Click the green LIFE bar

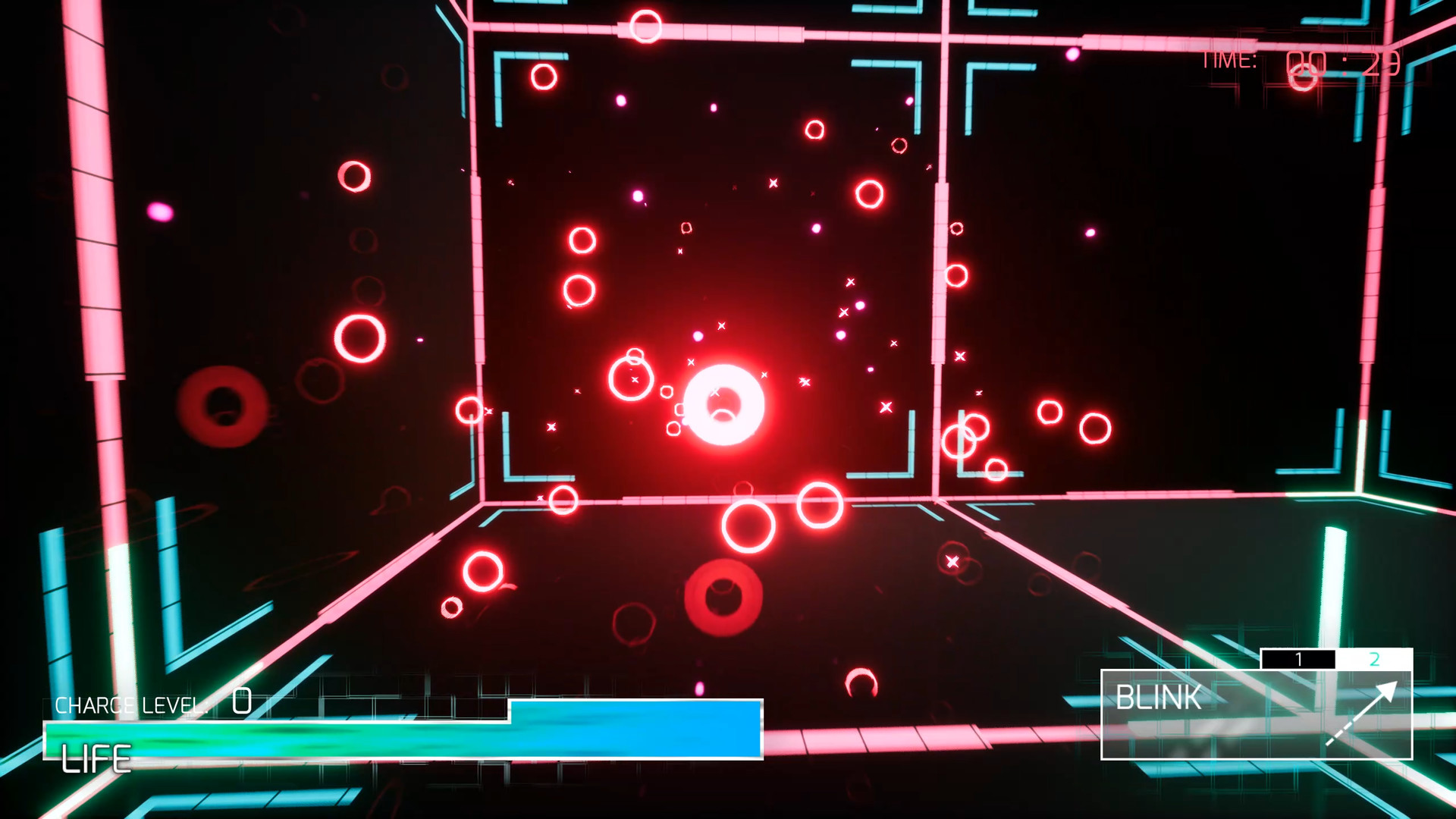point(265,738)
